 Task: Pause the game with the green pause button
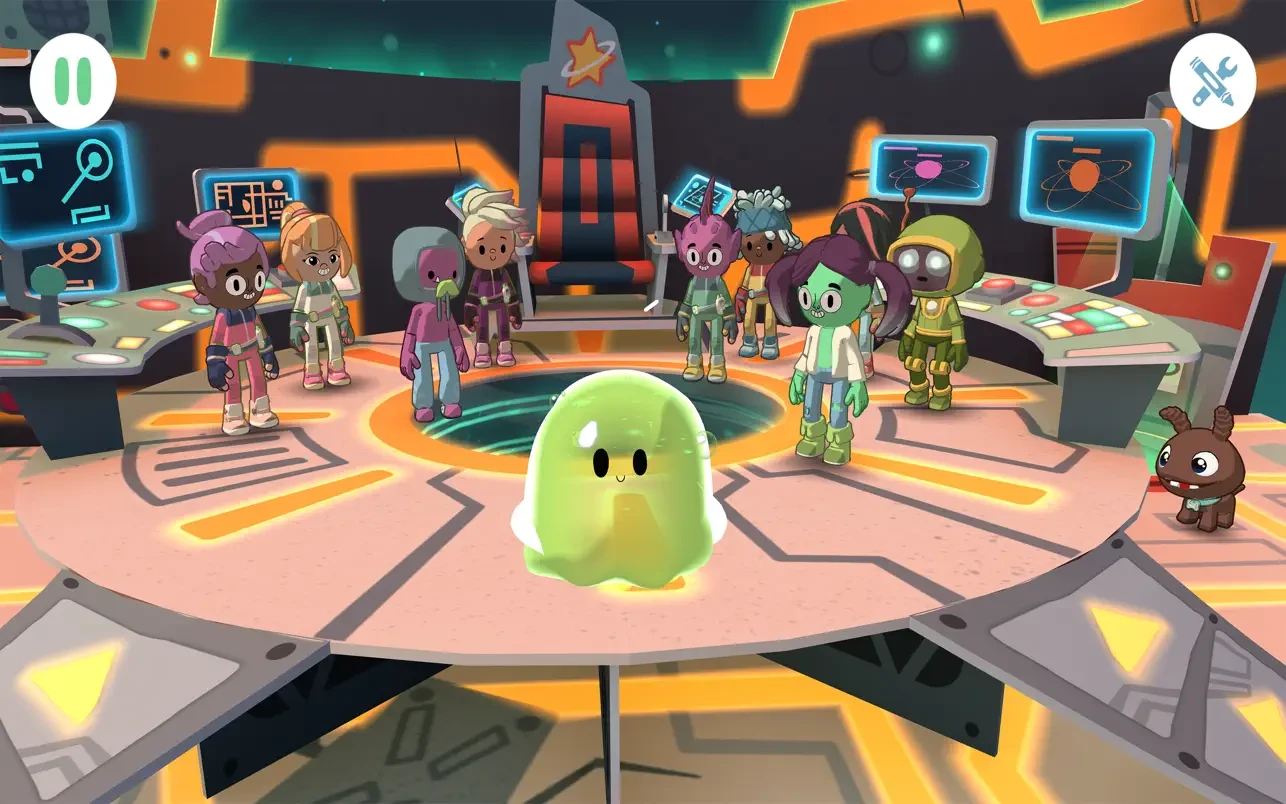pyautogui.click(x=72, y=79)
